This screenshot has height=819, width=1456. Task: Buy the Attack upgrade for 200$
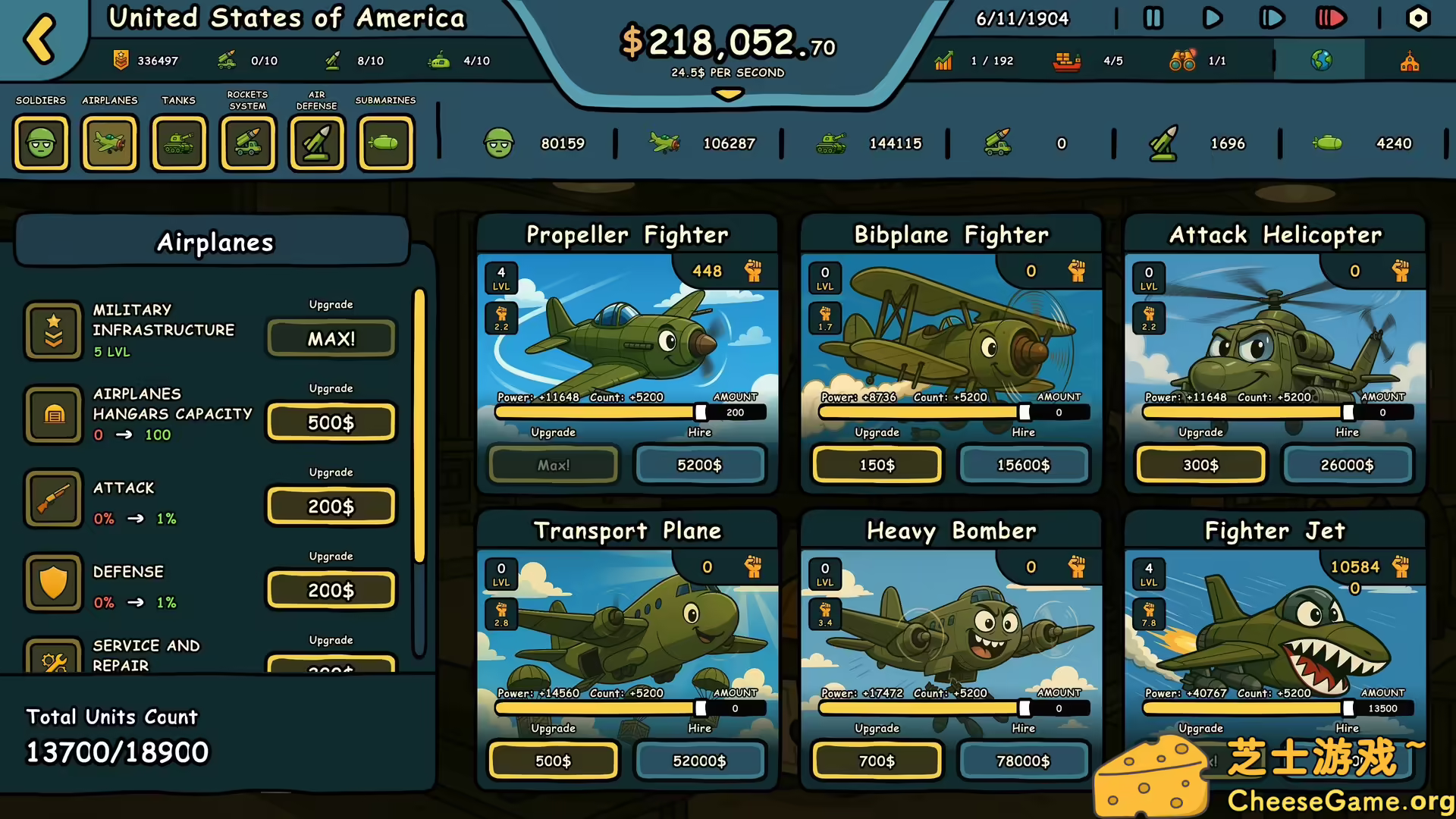[x=331, y=507]
